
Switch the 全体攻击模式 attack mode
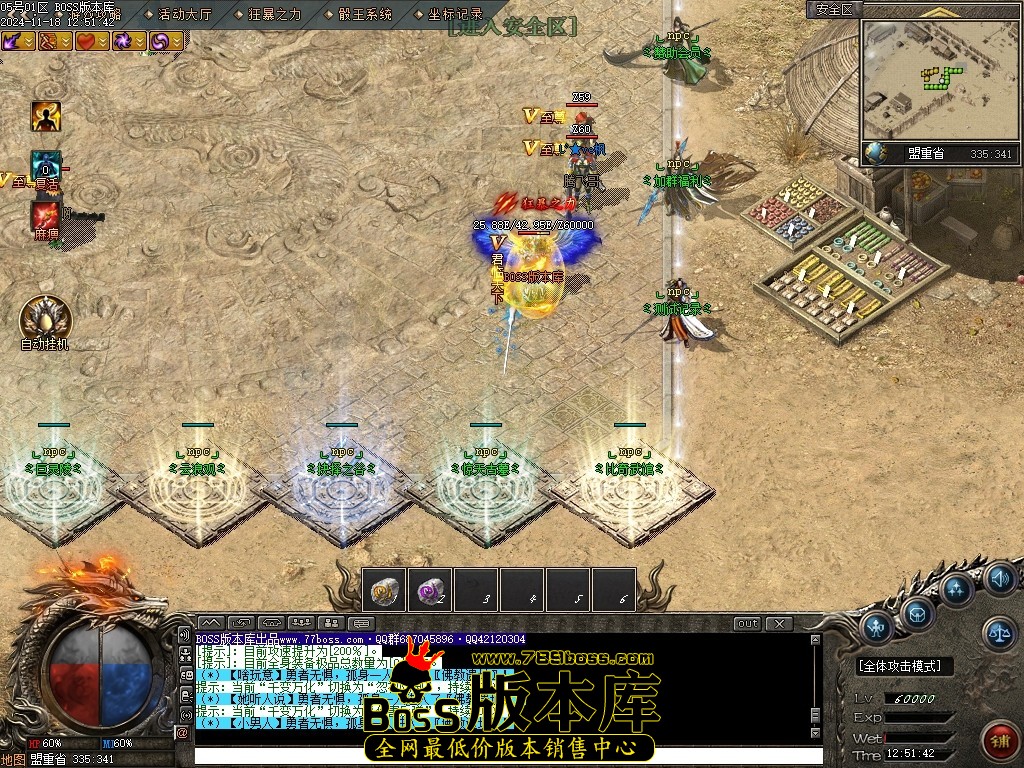(x=905, y=666)
